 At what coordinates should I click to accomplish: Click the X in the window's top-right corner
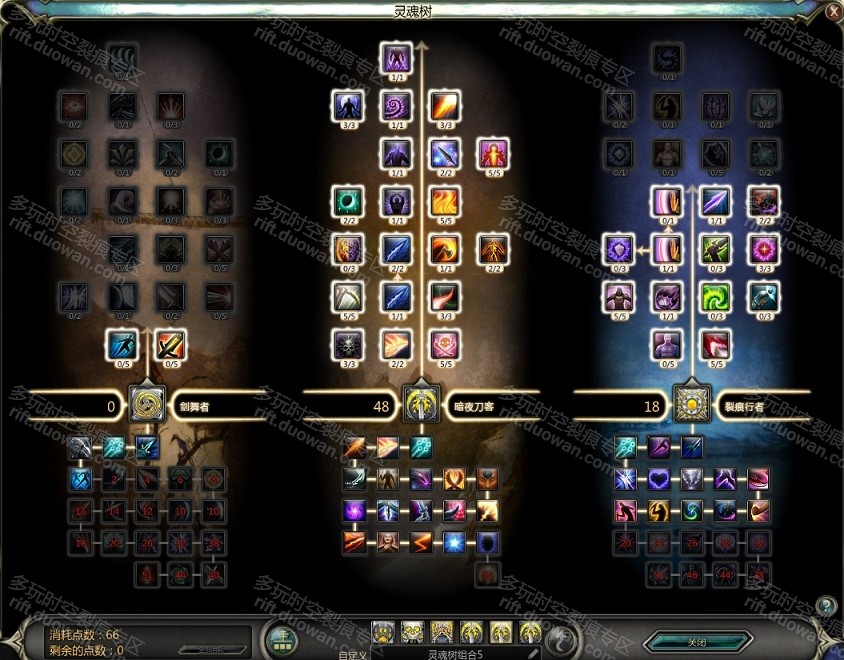tap(834, 12)
